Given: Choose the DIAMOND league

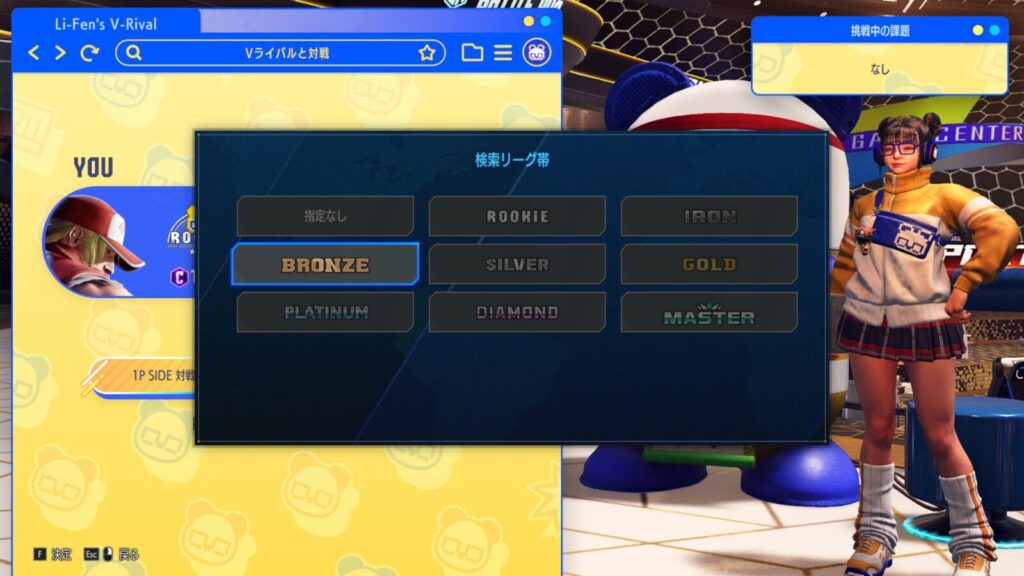Looking at the screenshot, I should [517, 313].
